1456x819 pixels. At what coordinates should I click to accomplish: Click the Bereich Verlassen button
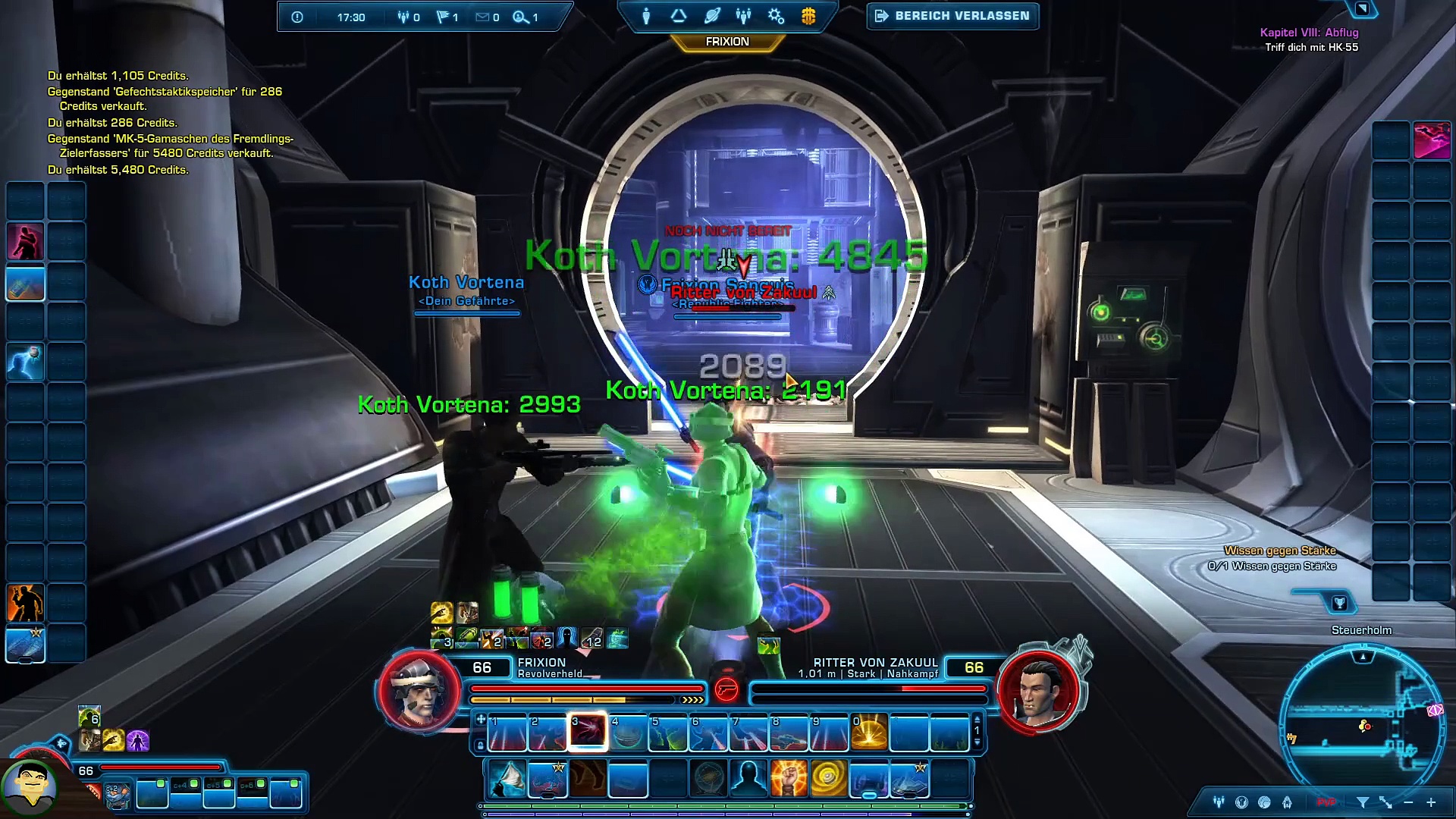coord(952,16)
